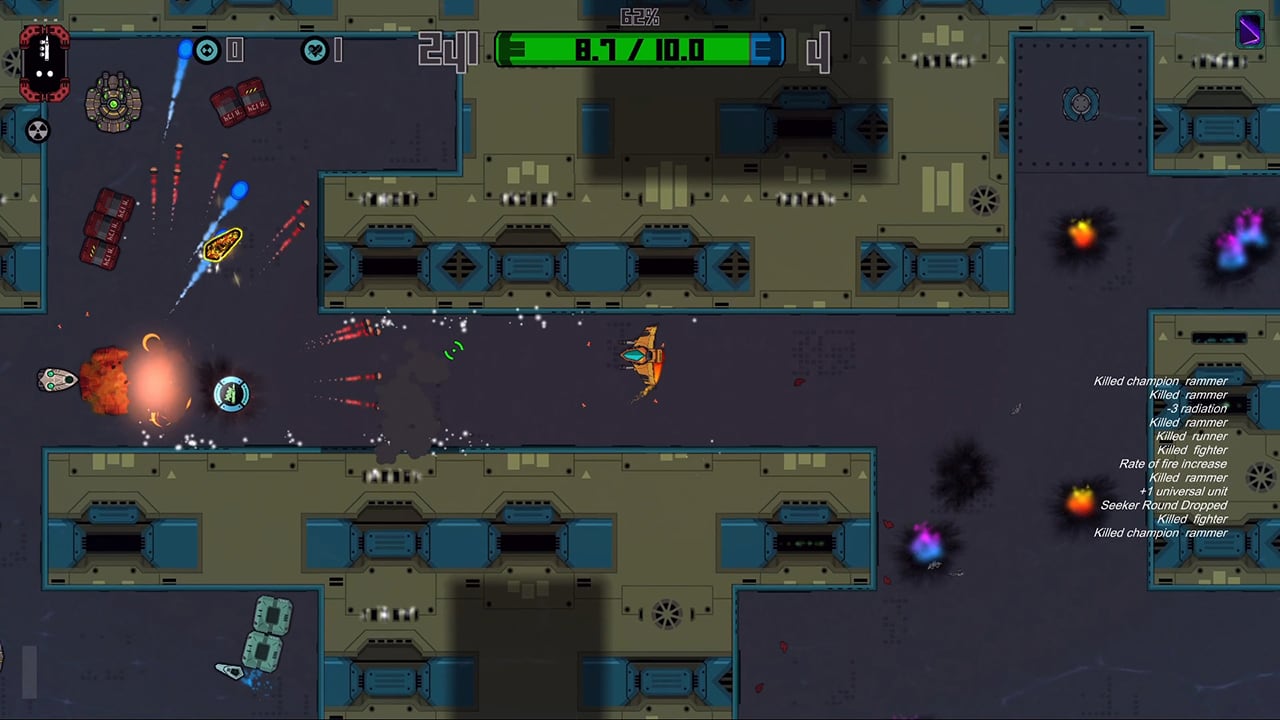Click the radiation hazard symbol on the left
1280x720 pixels.
(38, 132)
